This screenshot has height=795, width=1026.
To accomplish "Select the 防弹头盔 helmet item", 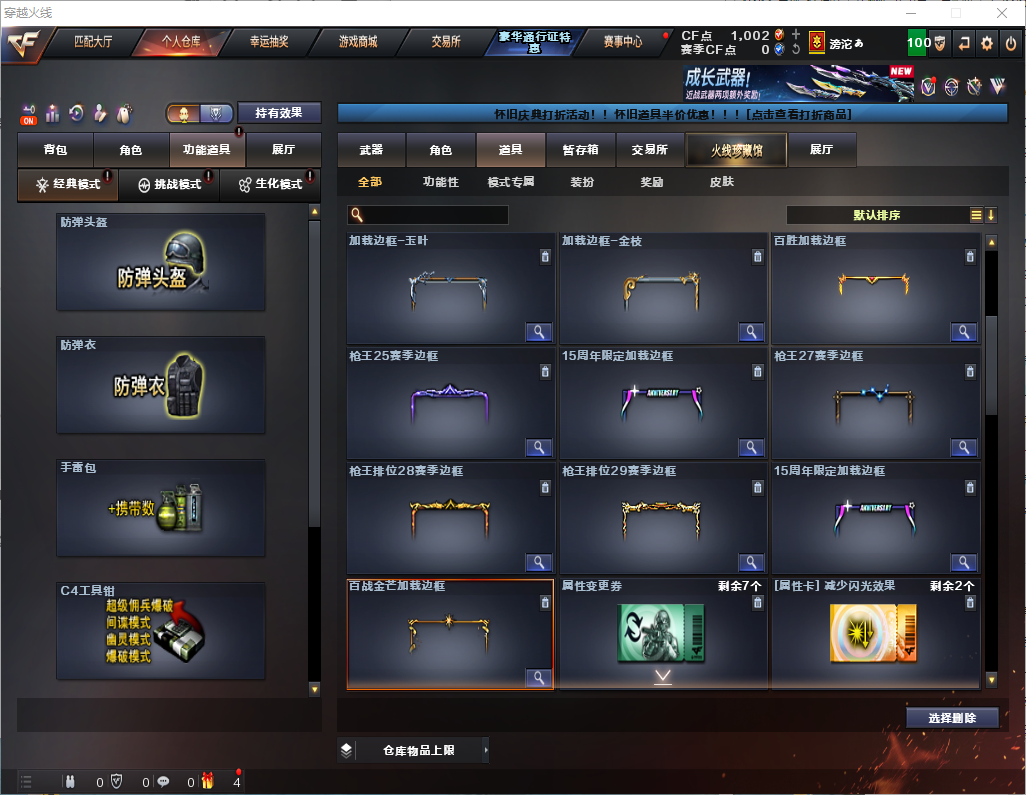I will click(x=160, y=262).
